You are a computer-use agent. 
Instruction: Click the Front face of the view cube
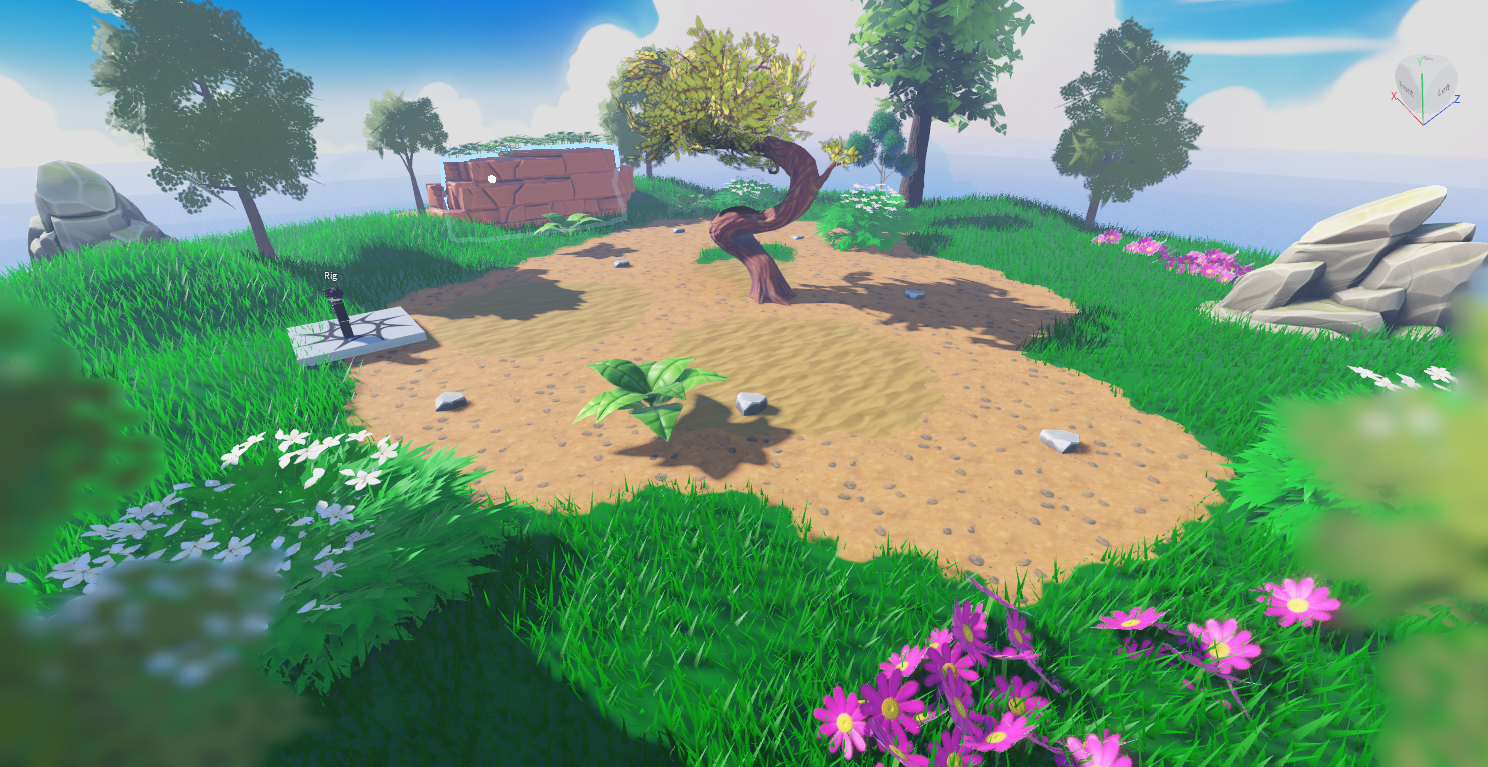pos(1406,87)
